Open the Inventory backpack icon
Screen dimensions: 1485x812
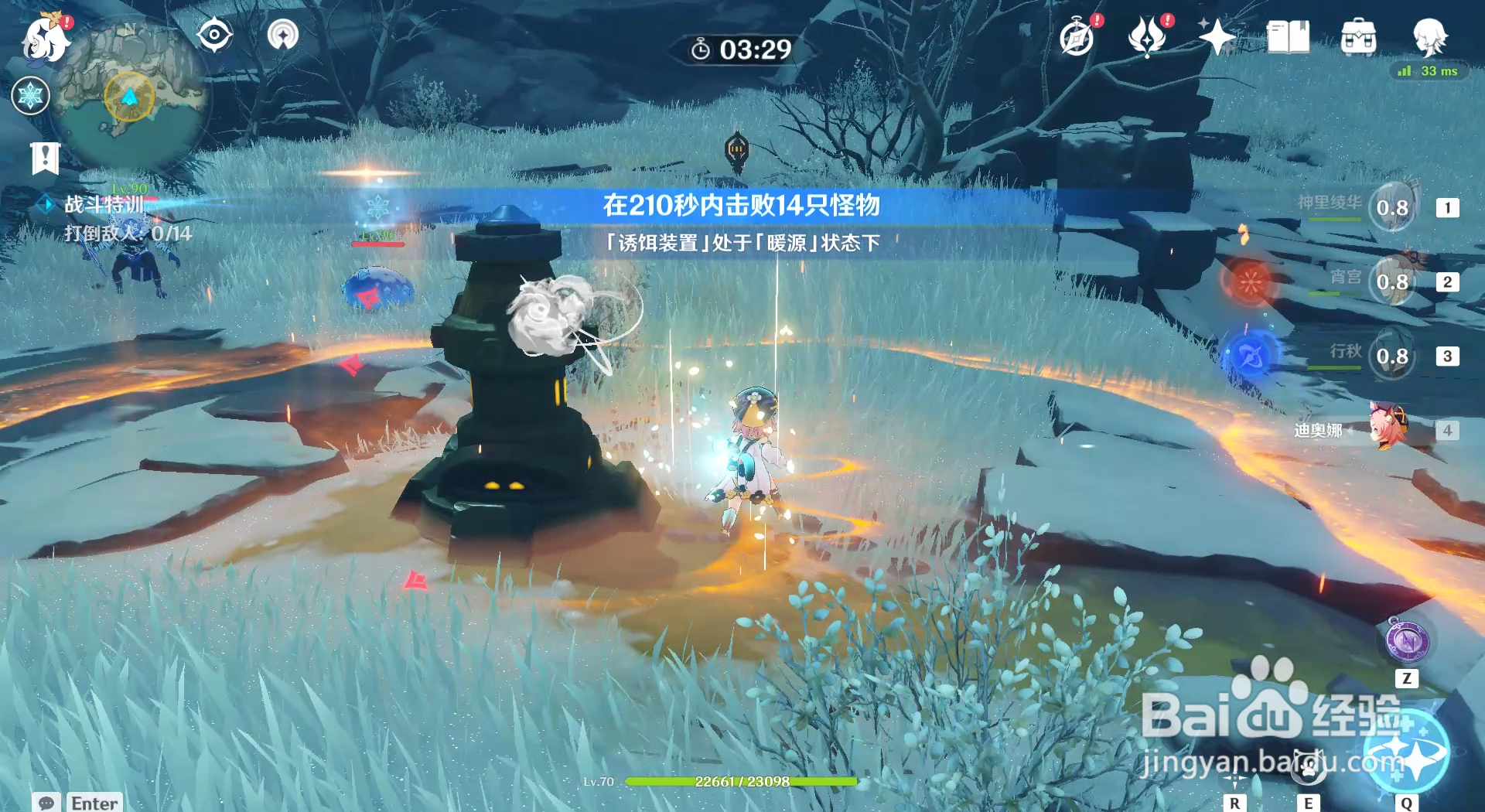coord(1358,35)
